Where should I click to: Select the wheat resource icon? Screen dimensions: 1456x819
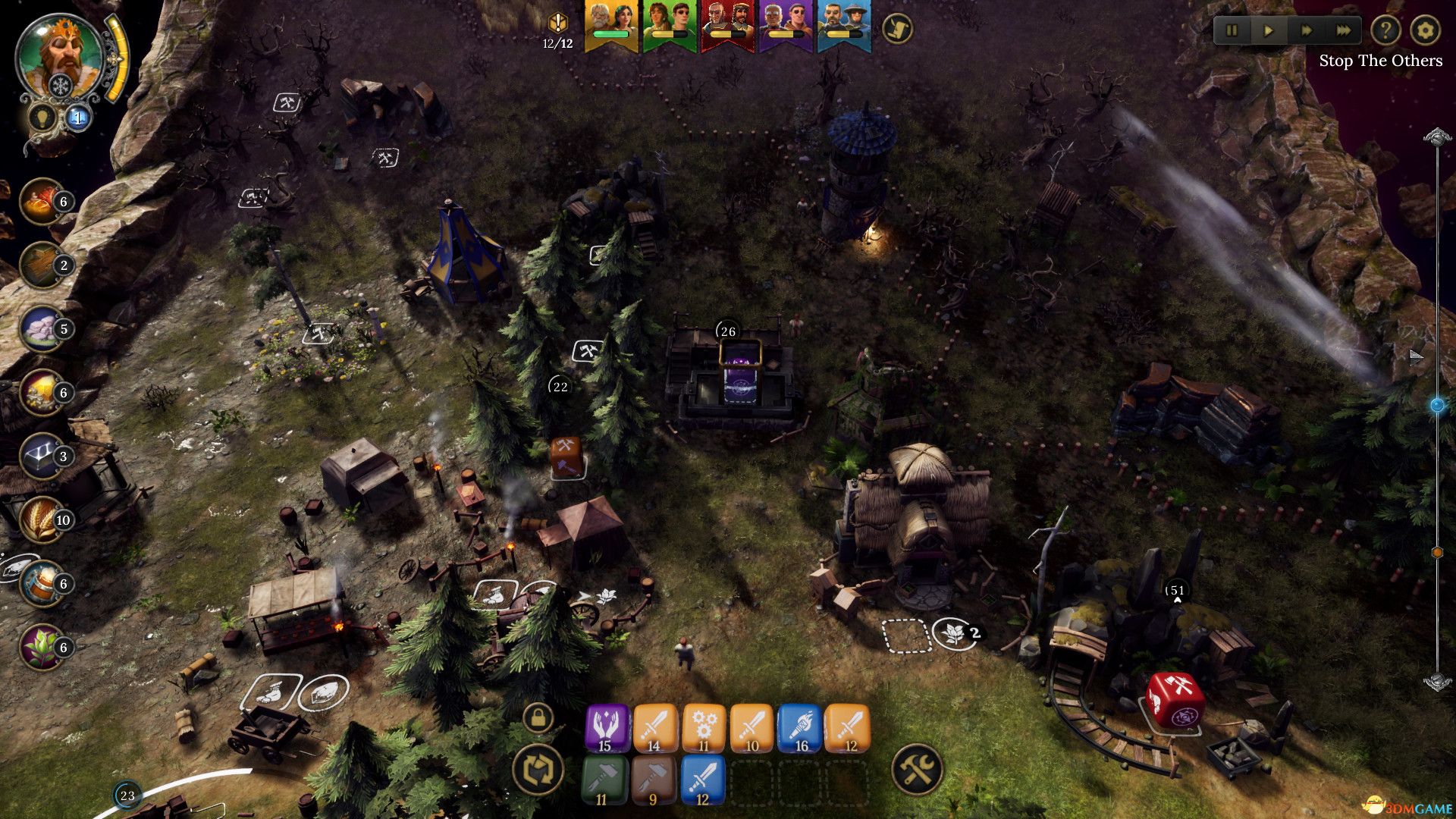(x=43, y=519)
